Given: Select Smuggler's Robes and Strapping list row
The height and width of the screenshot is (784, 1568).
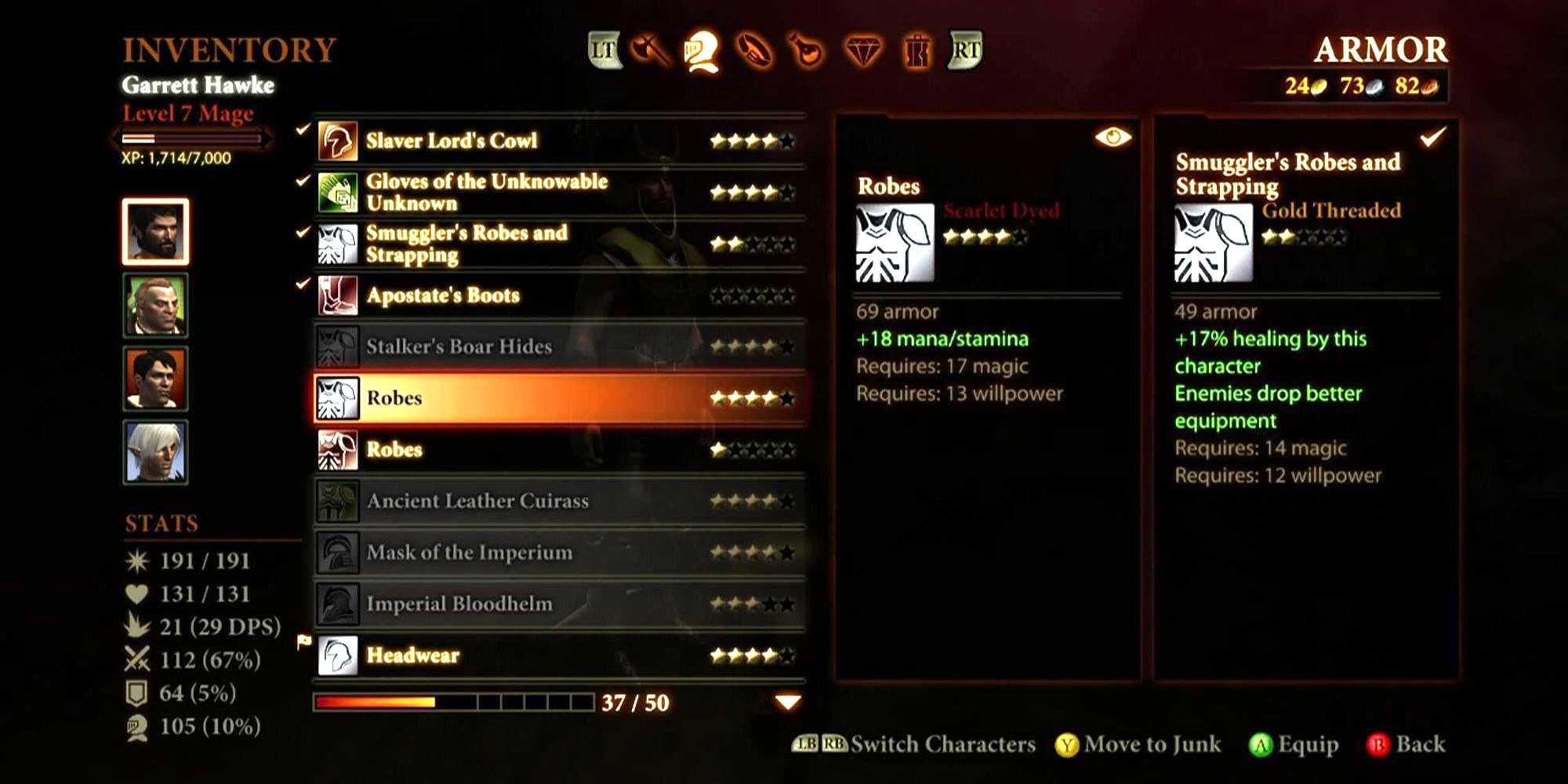Looking at the screenshot, I should [560, 244].
